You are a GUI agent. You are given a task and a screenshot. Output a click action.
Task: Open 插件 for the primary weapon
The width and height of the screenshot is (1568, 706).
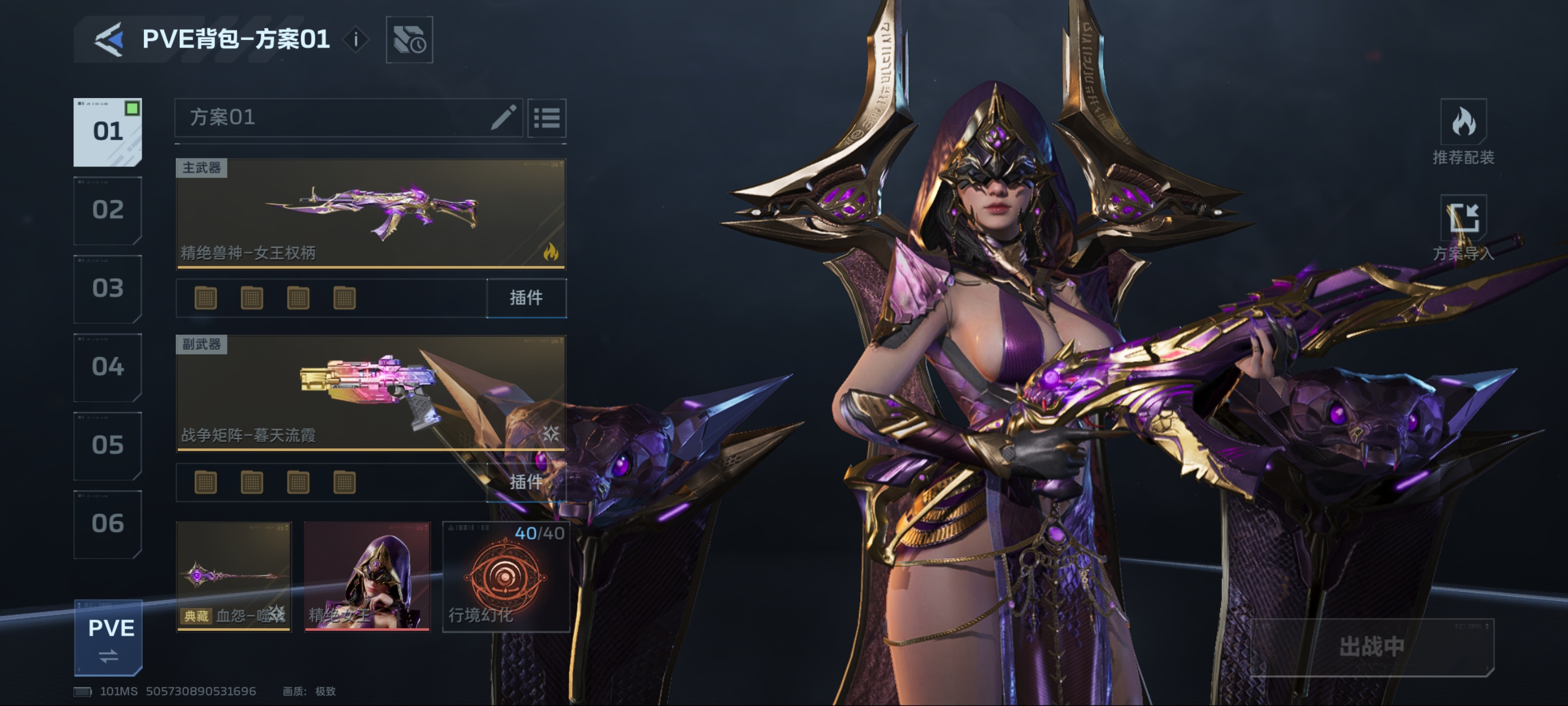tap(526, 298)
